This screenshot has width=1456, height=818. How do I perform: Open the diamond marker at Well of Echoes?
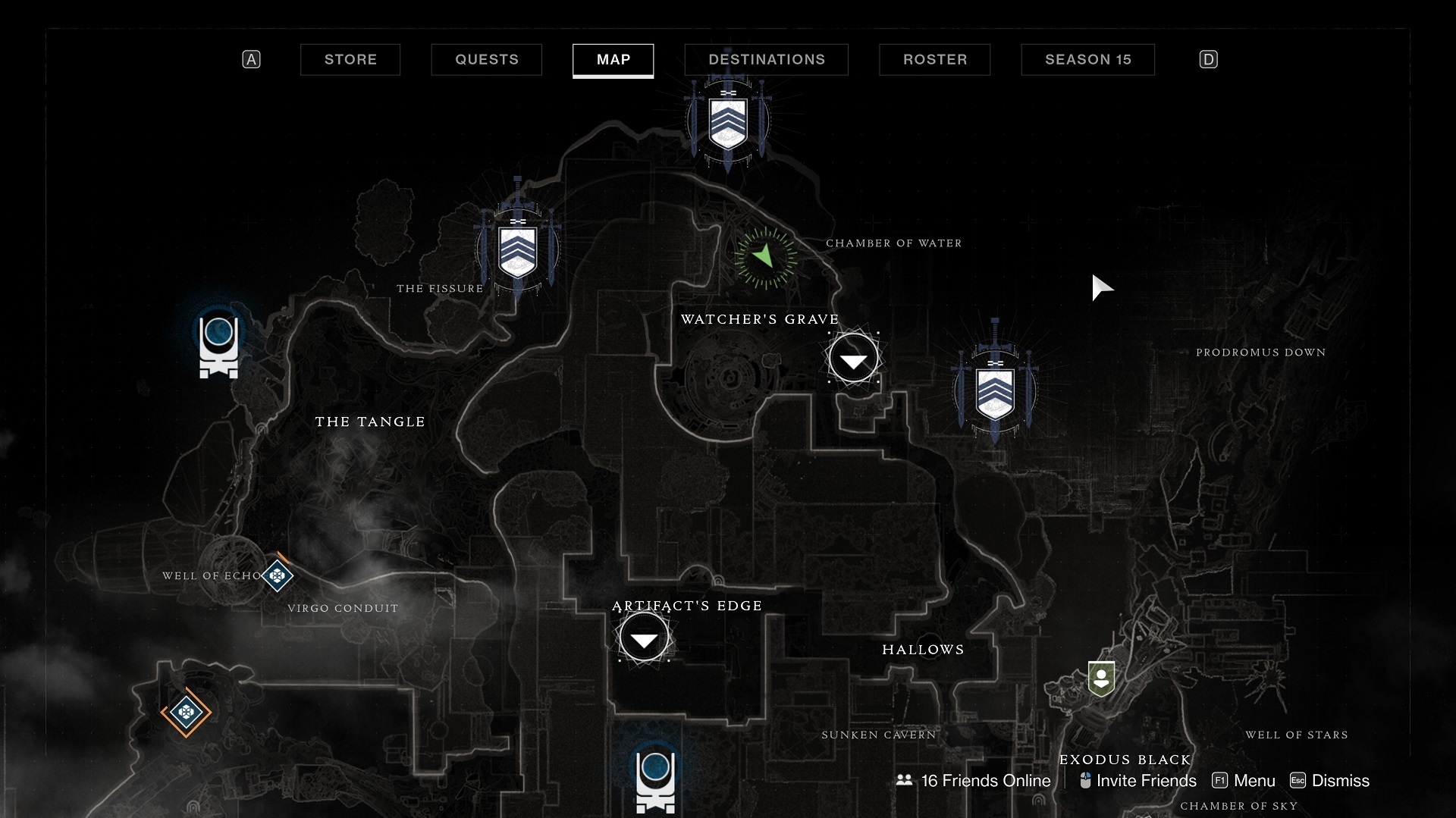click(278, 576)
